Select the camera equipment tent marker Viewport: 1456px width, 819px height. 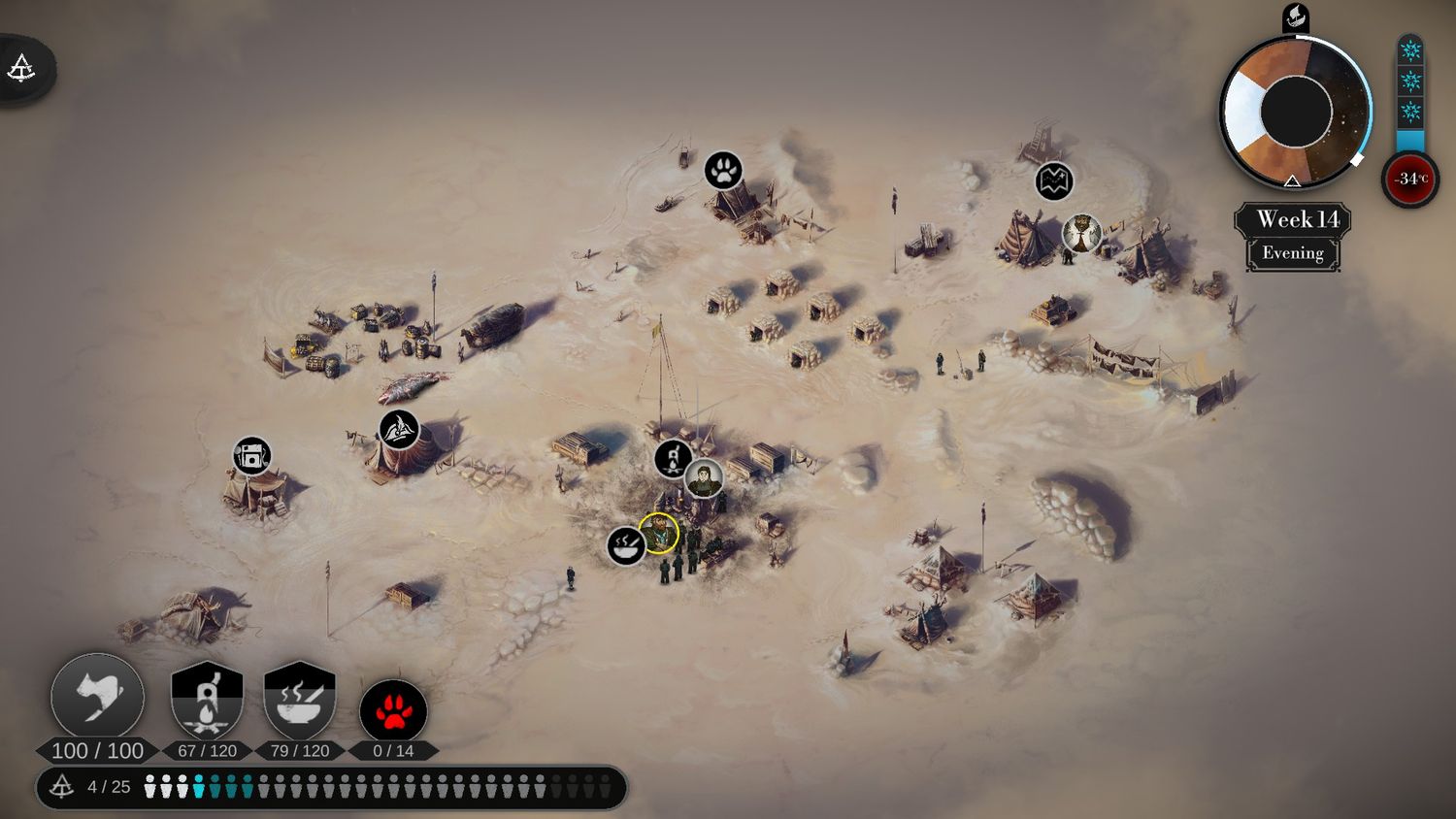click(x=252, y=456)
